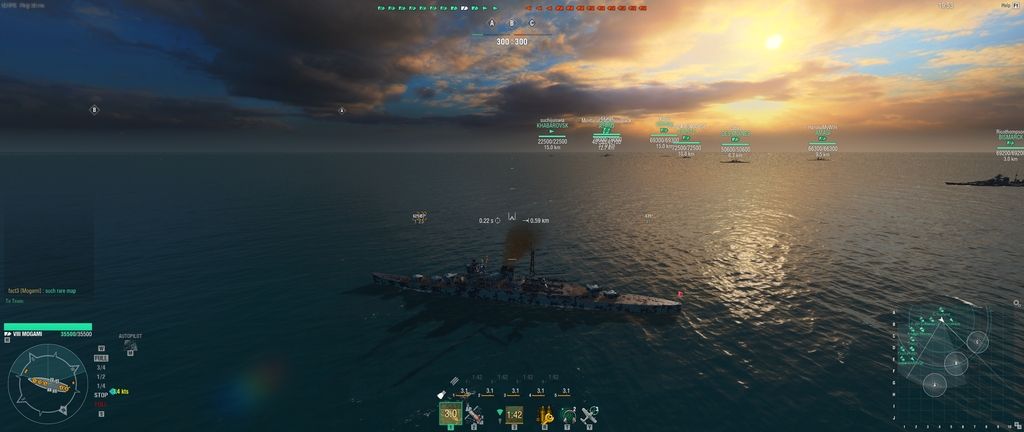The width and height of the screenshot is (1024, 432).
Task: Select the HE shell ammunition slot
Action: (x=450, y=414)
